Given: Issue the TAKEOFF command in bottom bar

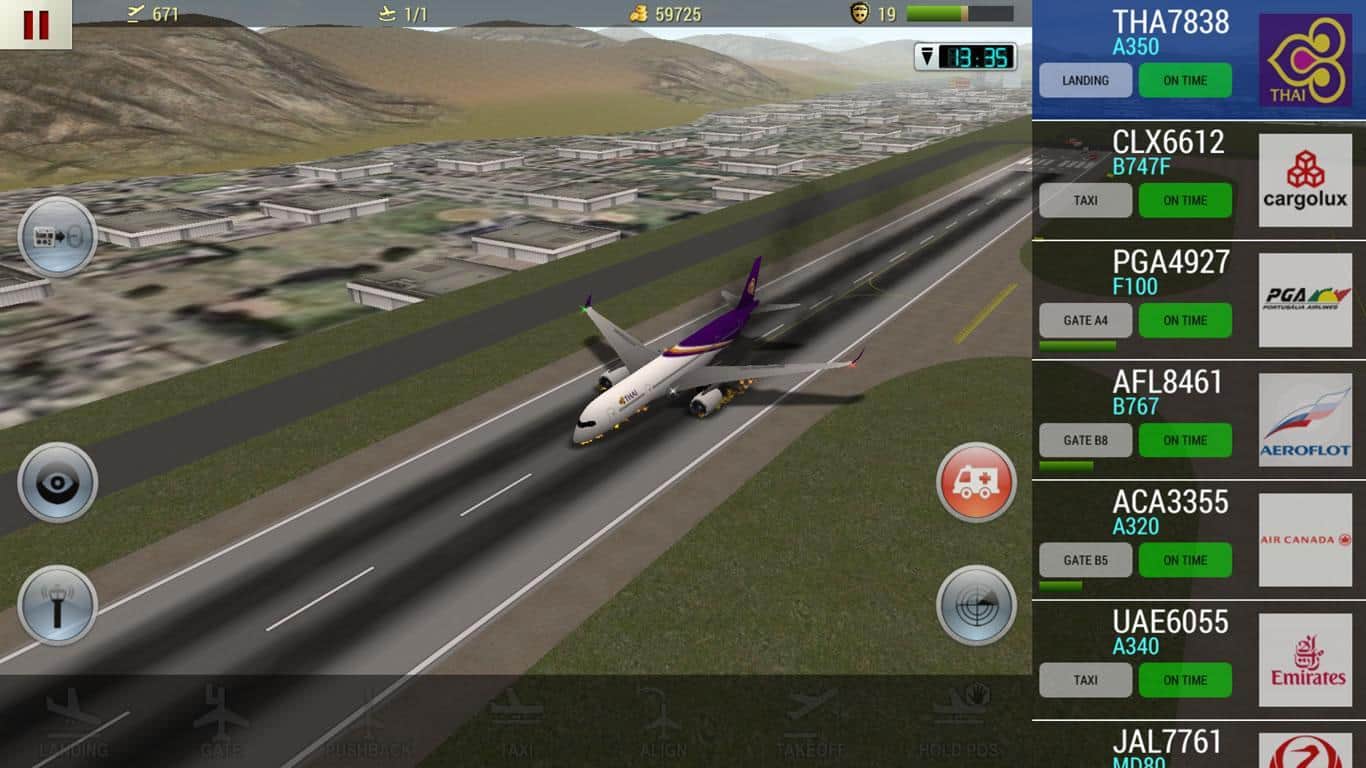Looking at the screenshot, I should point(810,722).
